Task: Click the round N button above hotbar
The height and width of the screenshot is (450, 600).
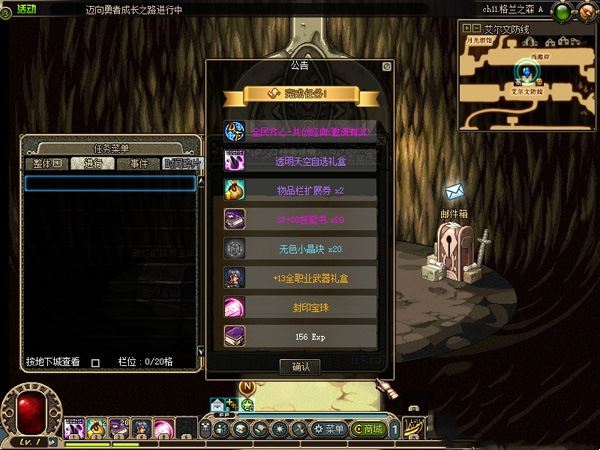Action: (246, 387)
